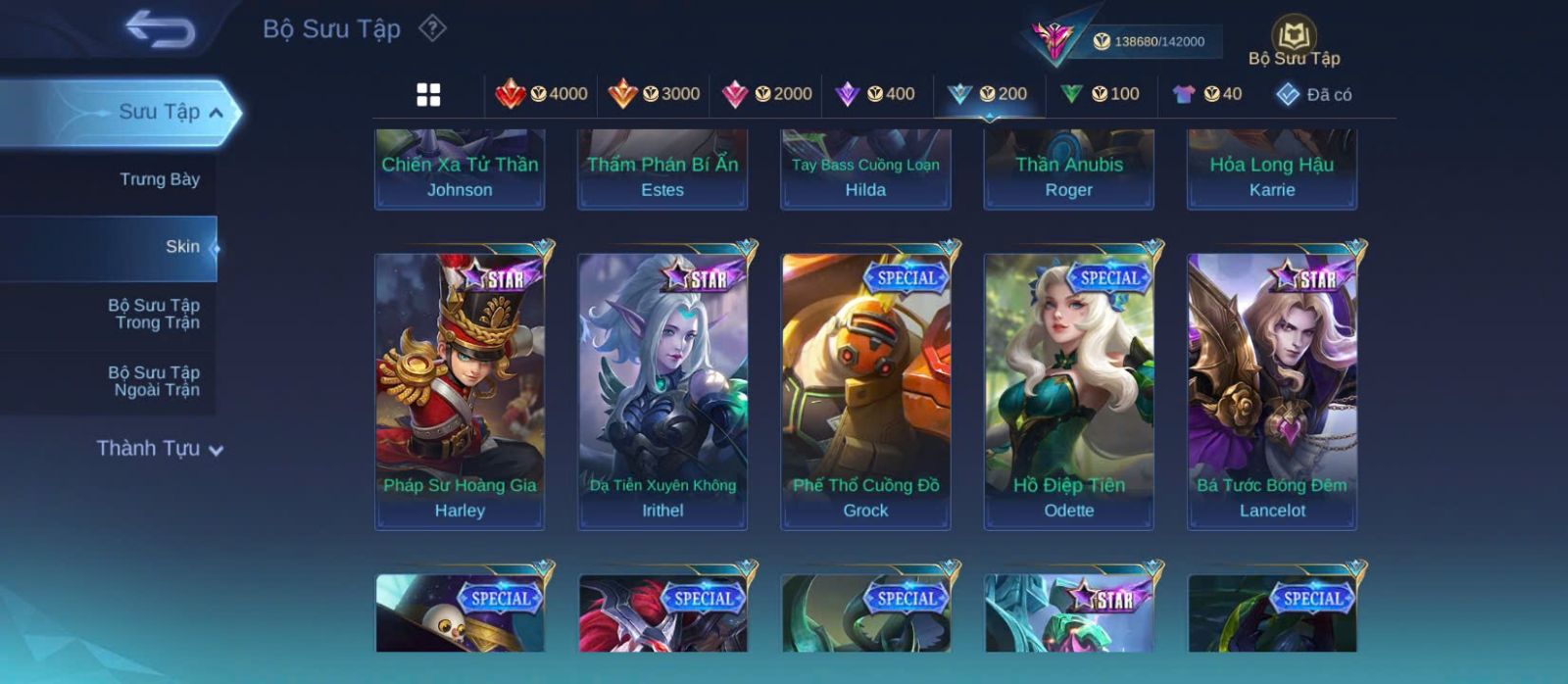Switch to the 4000 points tier tab
Screen dimensions: 1568x684
[541, 94]
